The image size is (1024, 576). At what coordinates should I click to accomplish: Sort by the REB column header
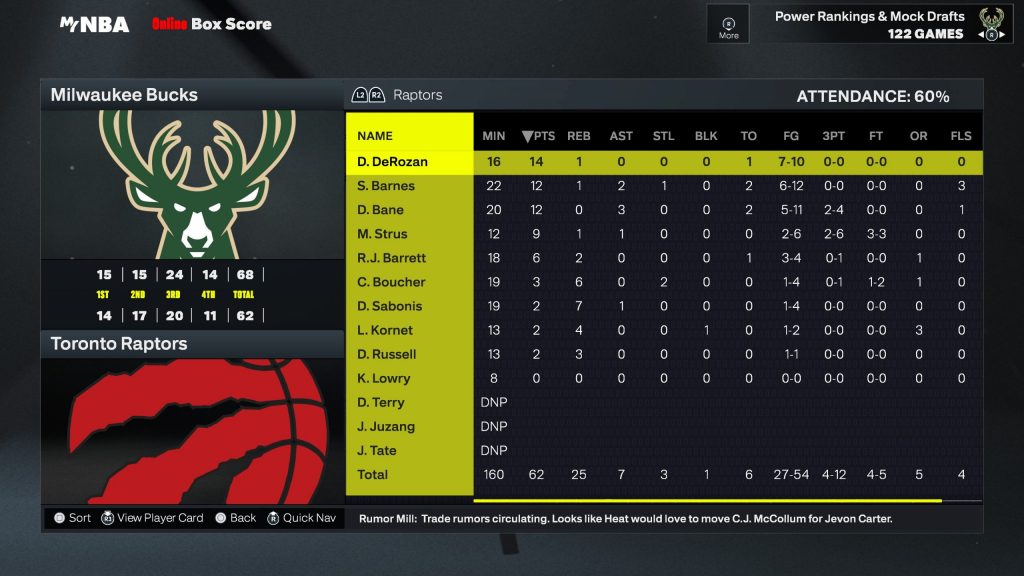click(x=579, y=136)
